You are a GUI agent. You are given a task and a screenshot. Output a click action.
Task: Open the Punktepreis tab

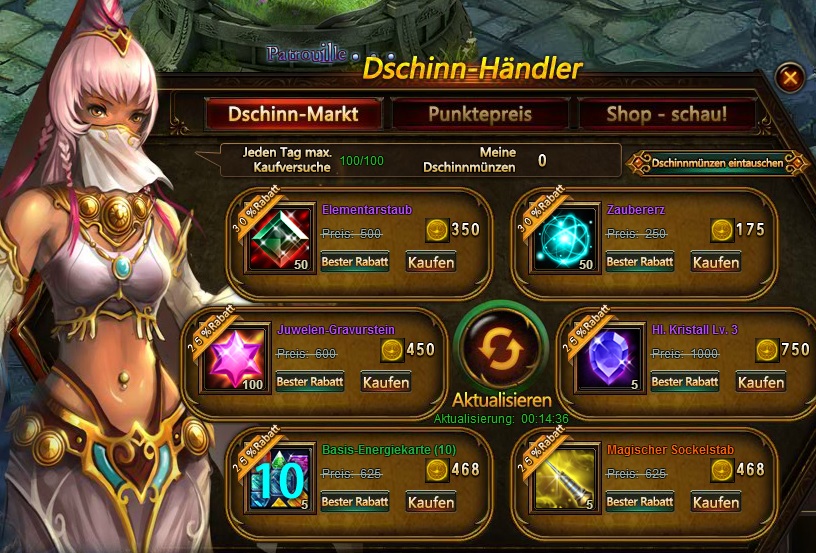click(x=480, y=113)
